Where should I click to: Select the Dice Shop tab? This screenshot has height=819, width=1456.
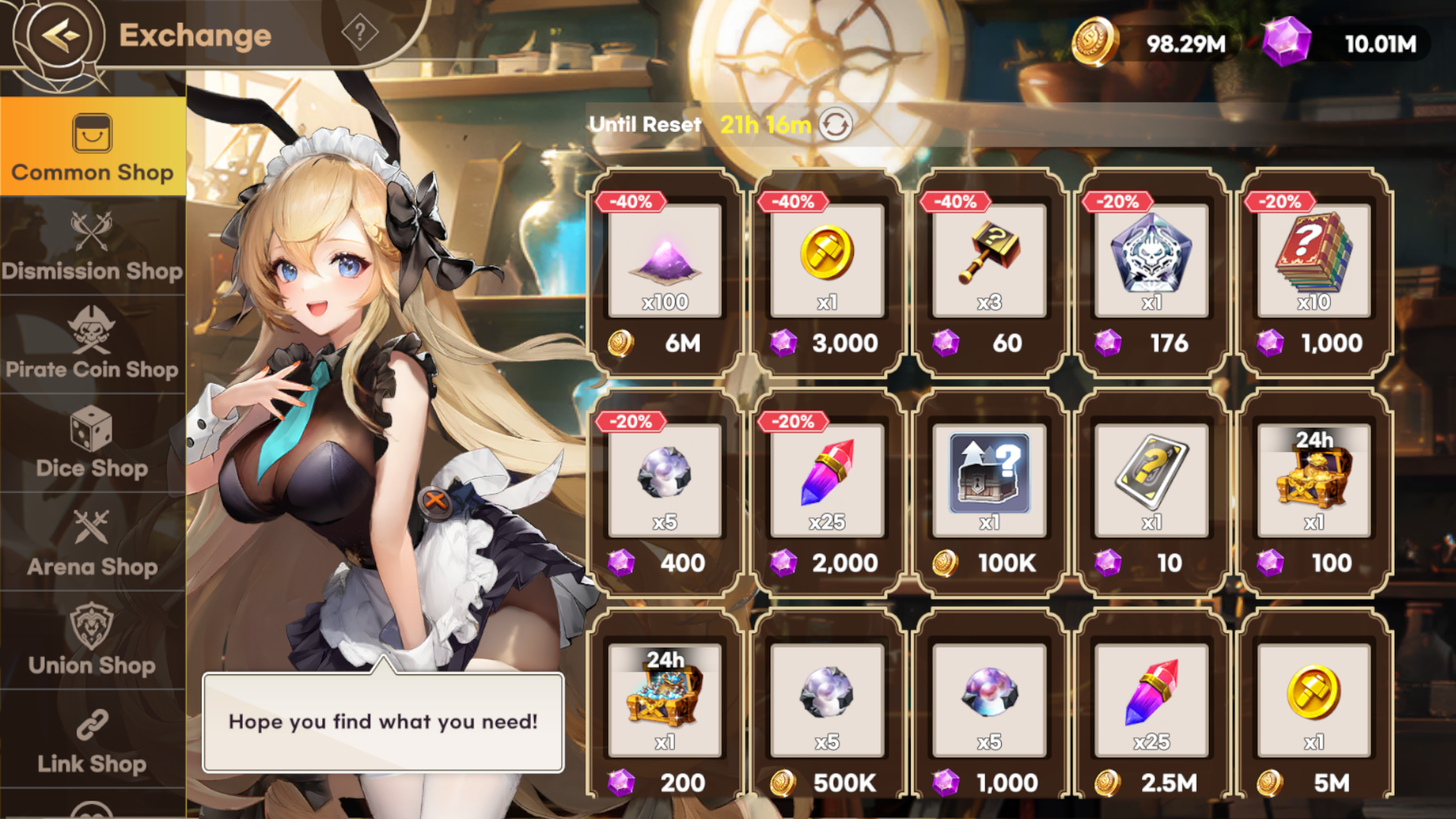pyautogui.click(x=93, y=444)
